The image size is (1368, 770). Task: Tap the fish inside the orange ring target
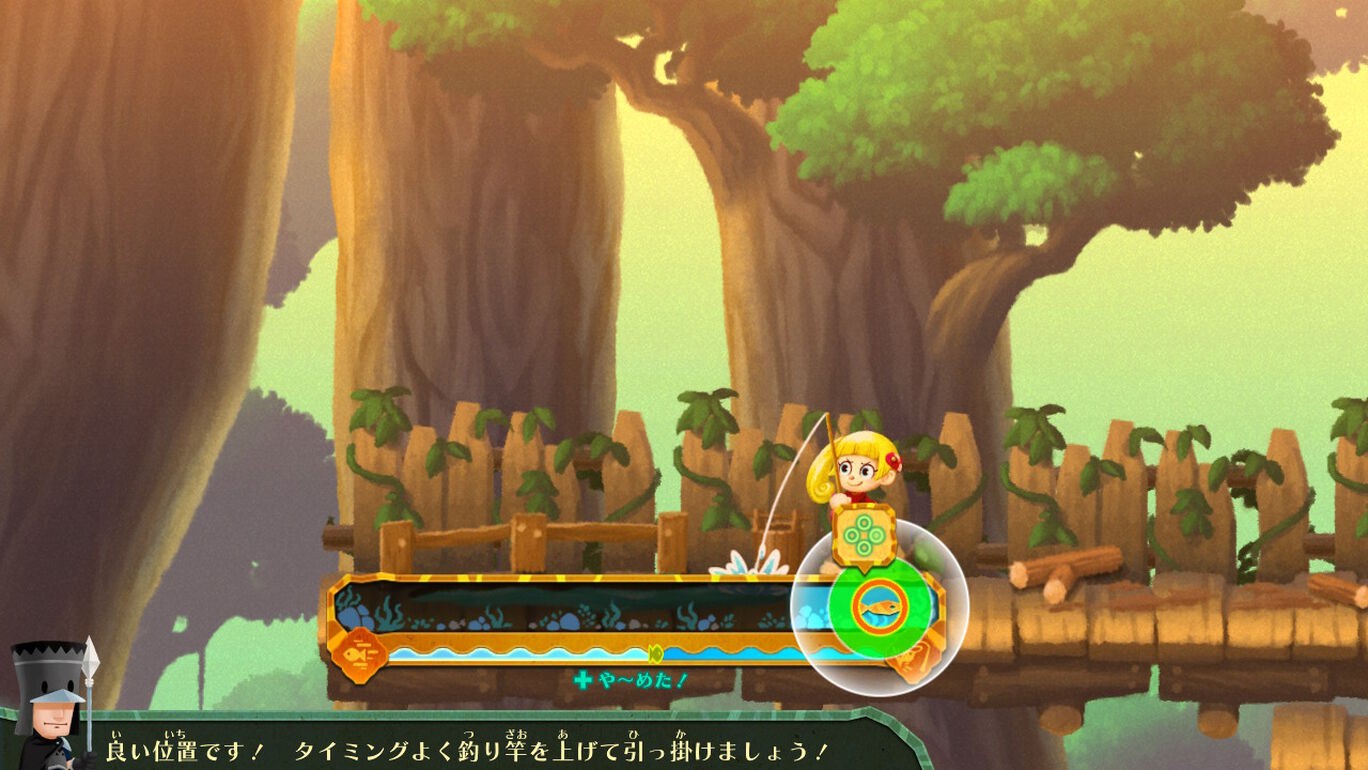(880, 606)
